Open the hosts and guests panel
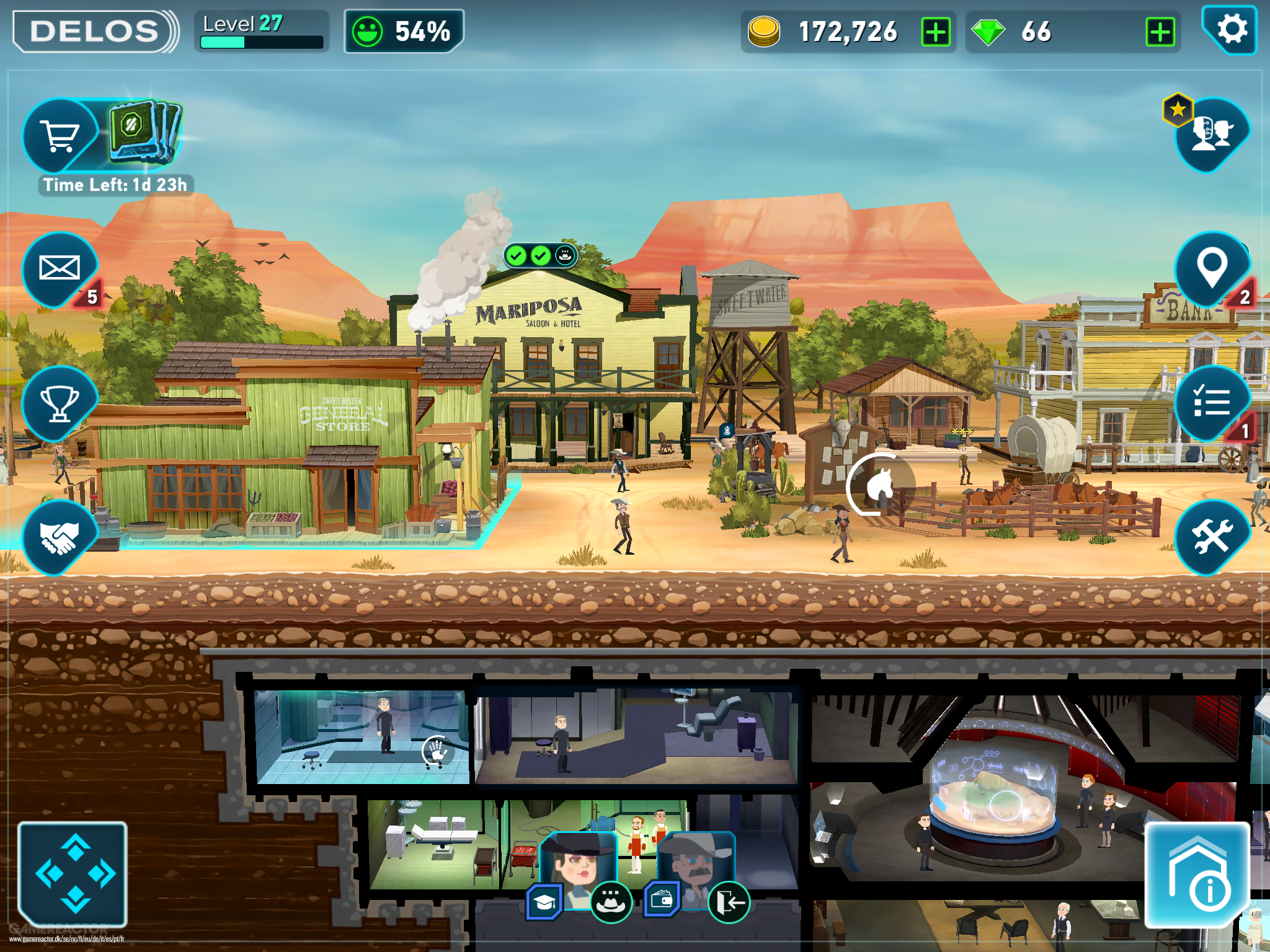The image size is (1270, 952). [x=1212, y=134]
